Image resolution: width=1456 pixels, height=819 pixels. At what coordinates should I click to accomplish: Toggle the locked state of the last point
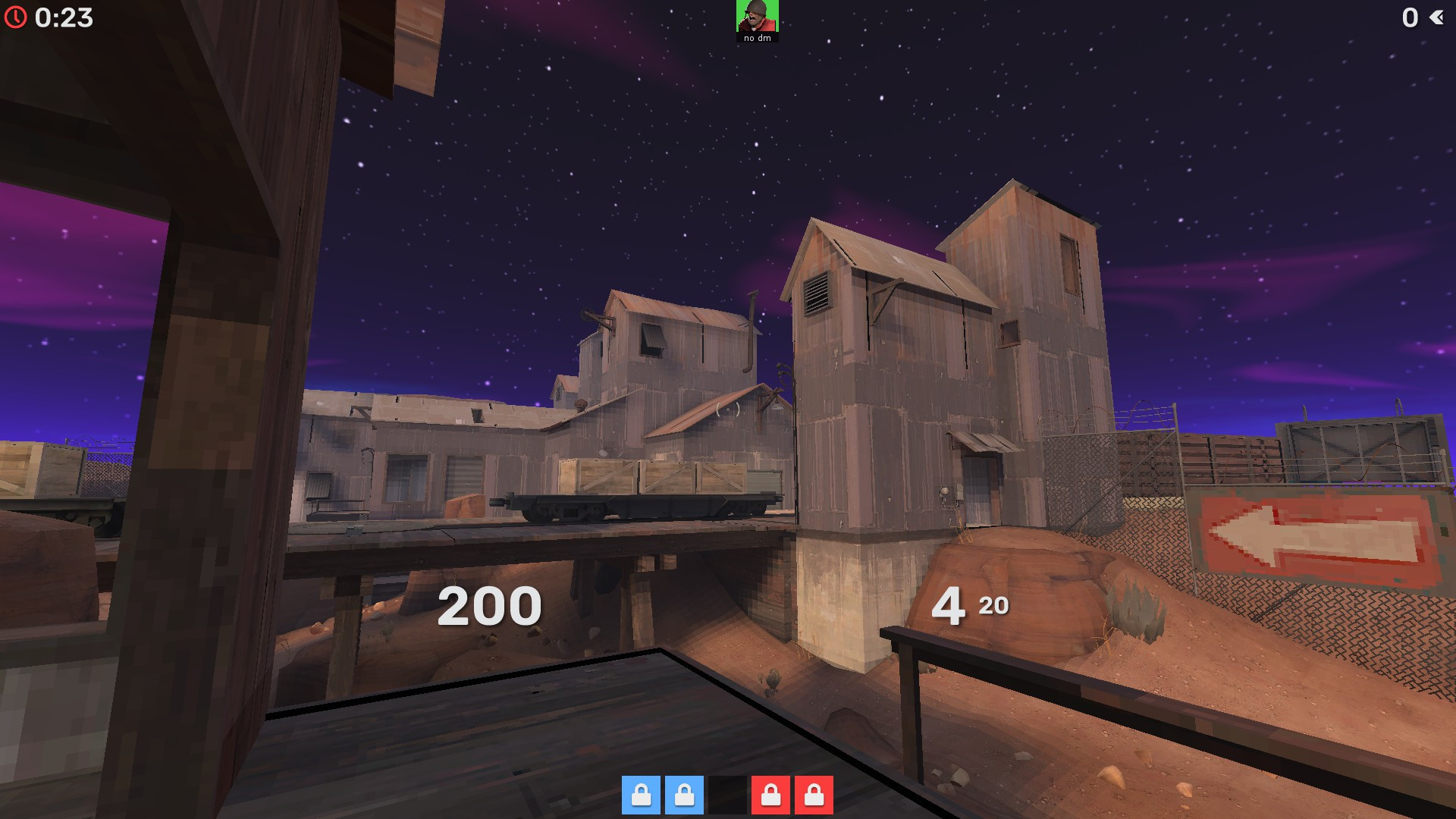click(815, 798)
